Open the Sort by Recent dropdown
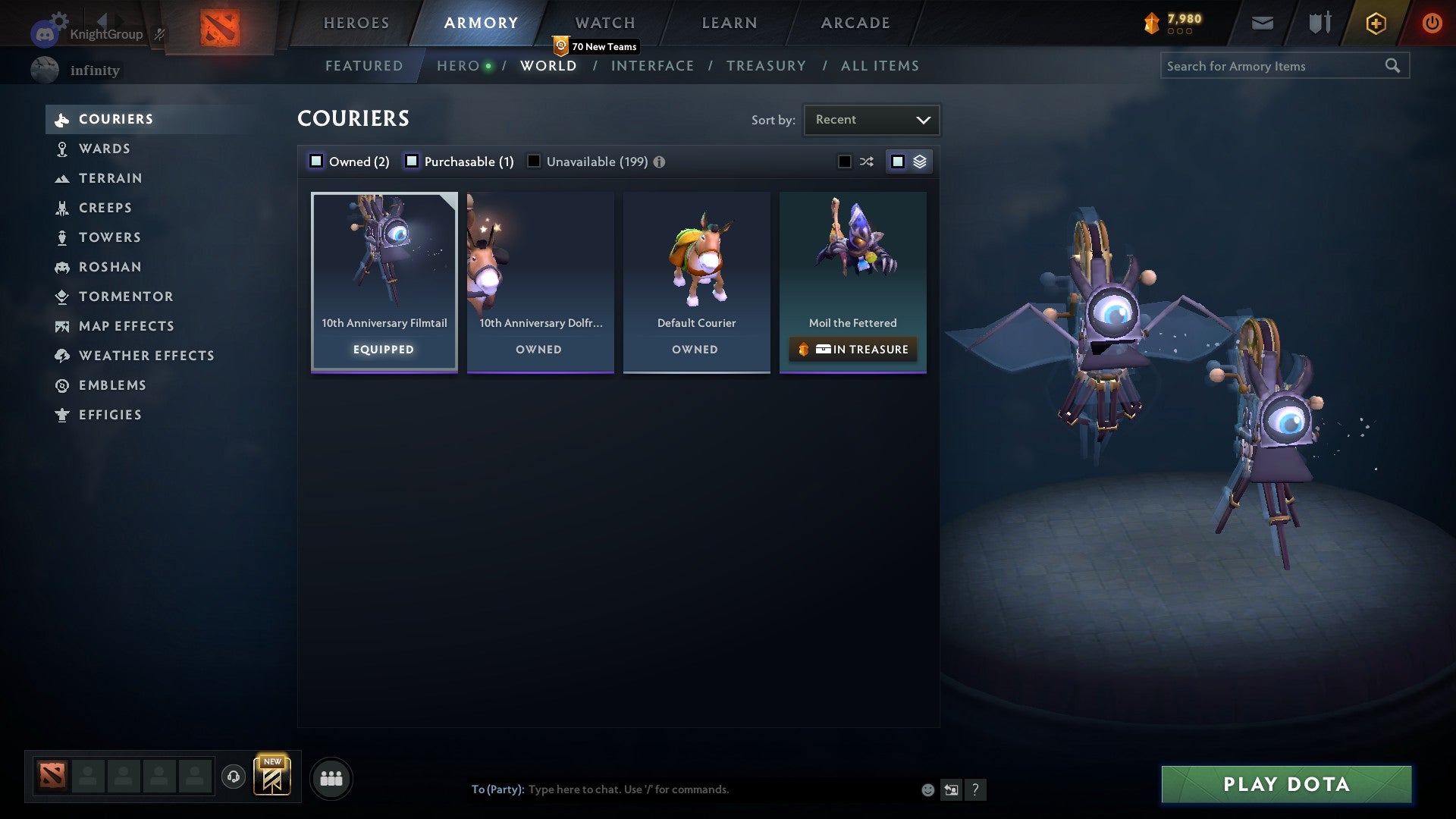Viewport: 1456px width, 819px height. 871,119
